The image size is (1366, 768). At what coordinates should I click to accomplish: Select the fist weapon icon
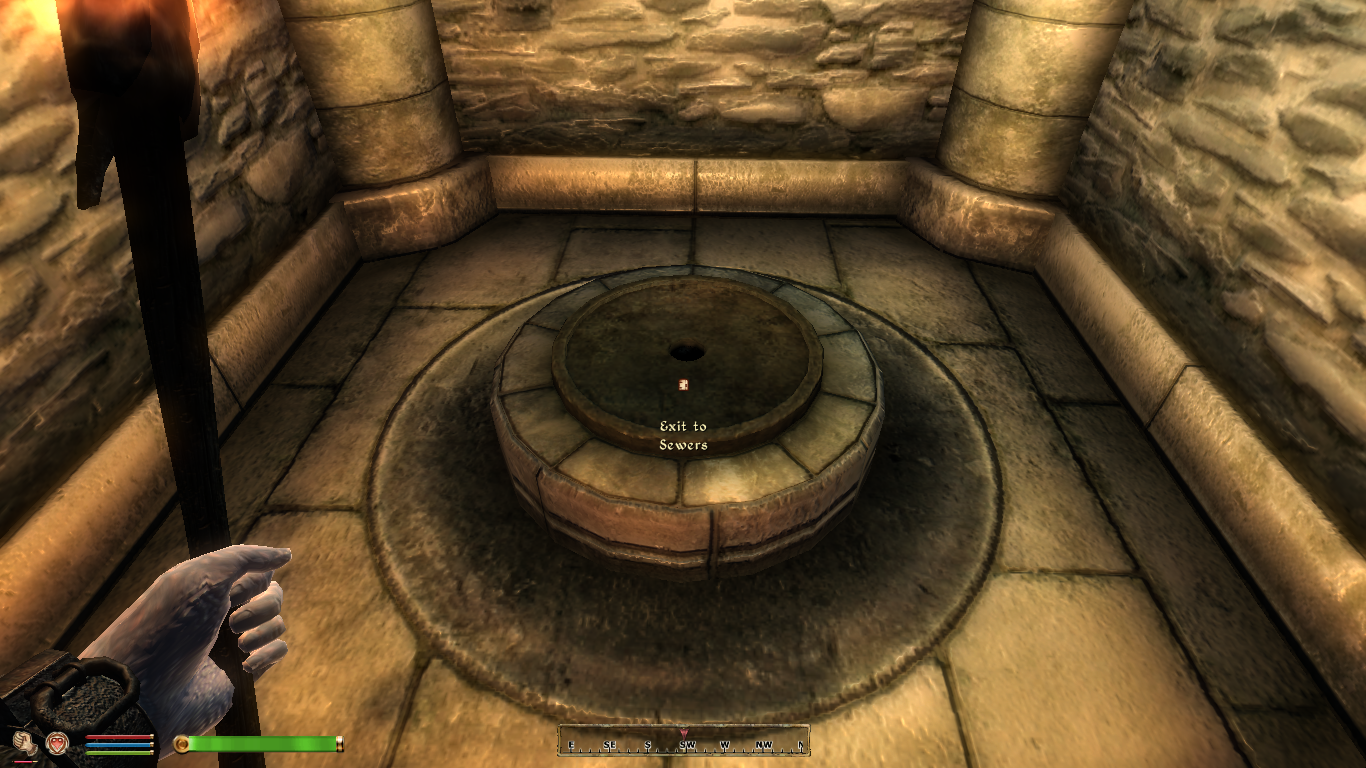23,742
